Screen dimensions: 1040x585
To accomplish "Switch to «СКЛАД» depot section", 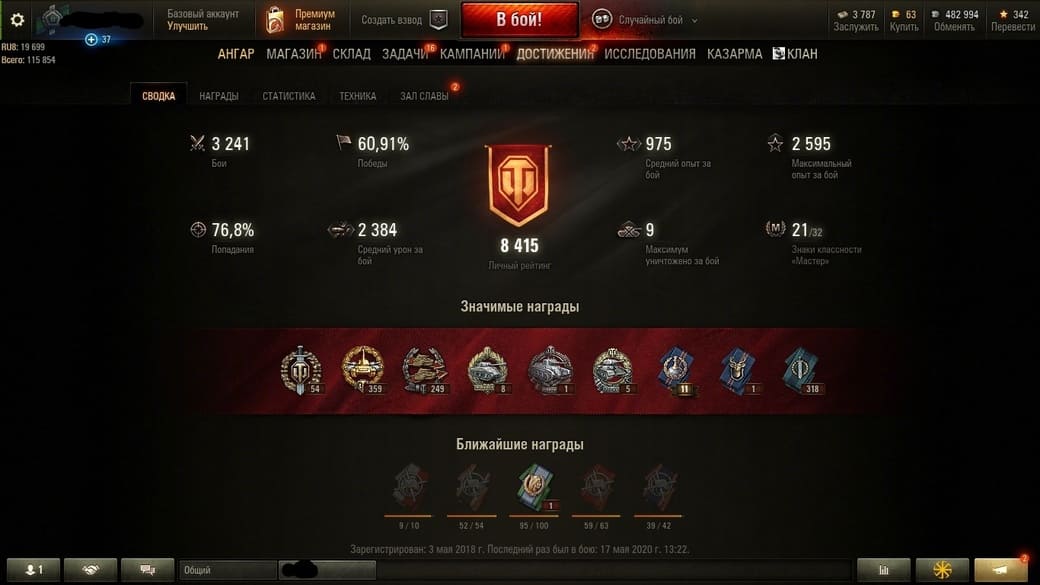I will [351, 54].
